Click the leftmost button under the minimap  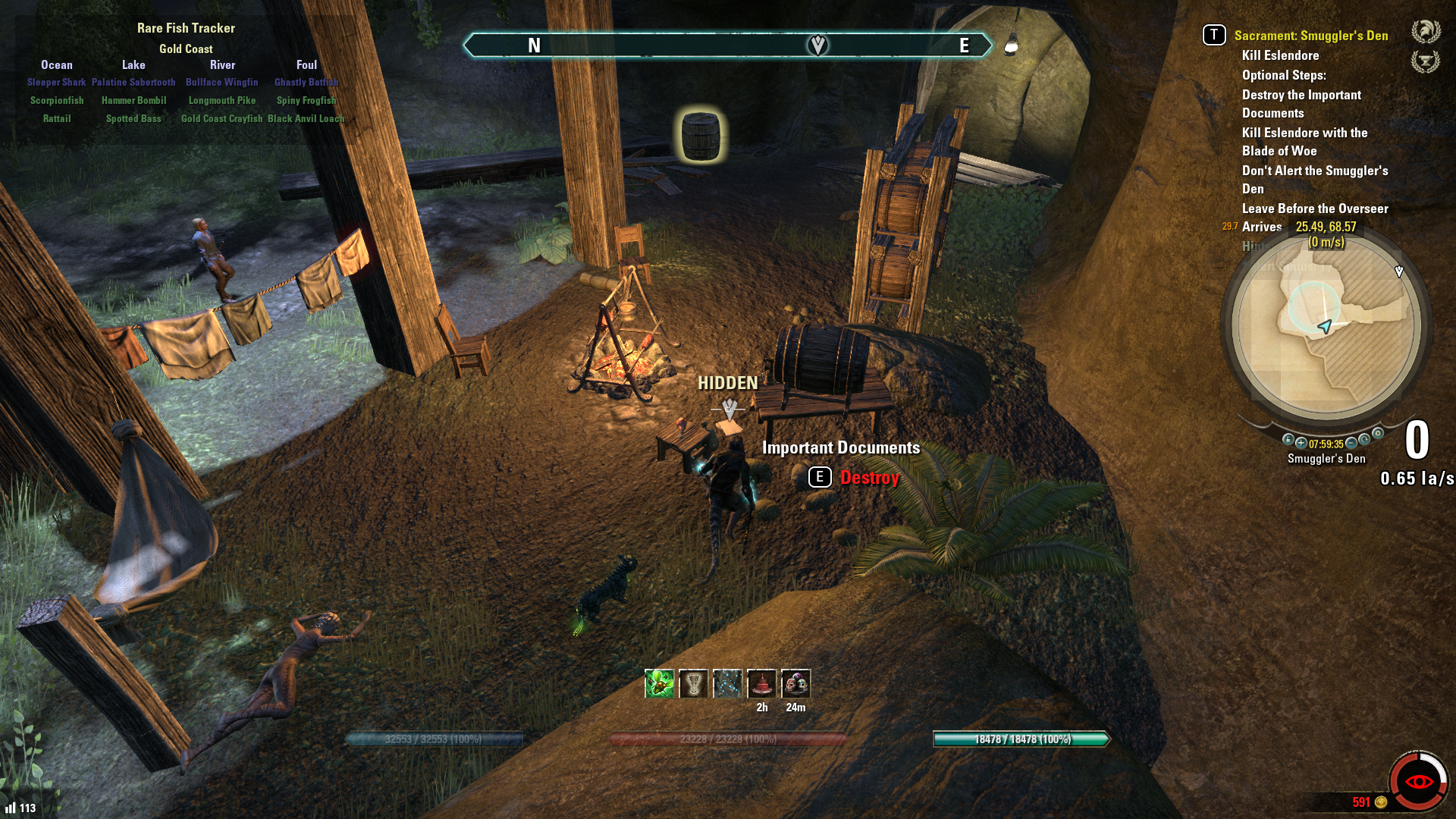tap(1288, 439)
